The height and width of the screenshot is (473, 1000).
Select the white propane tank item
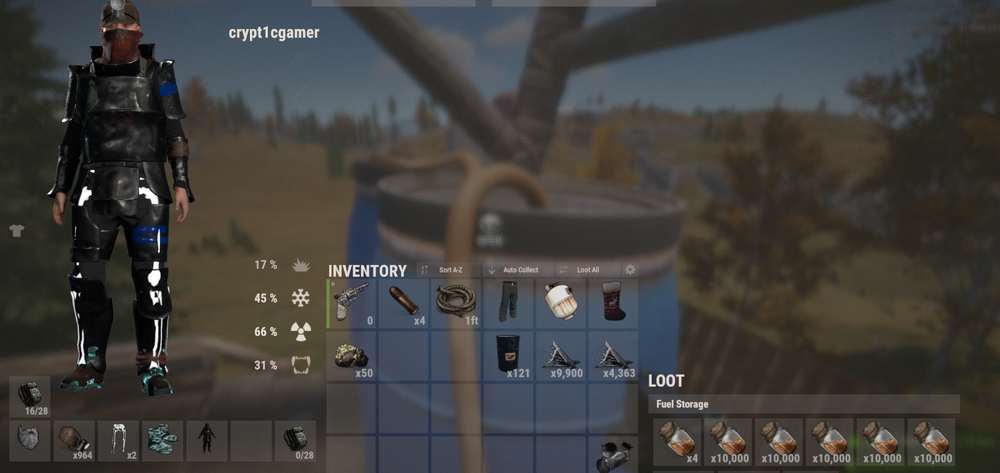coord(560,302)
